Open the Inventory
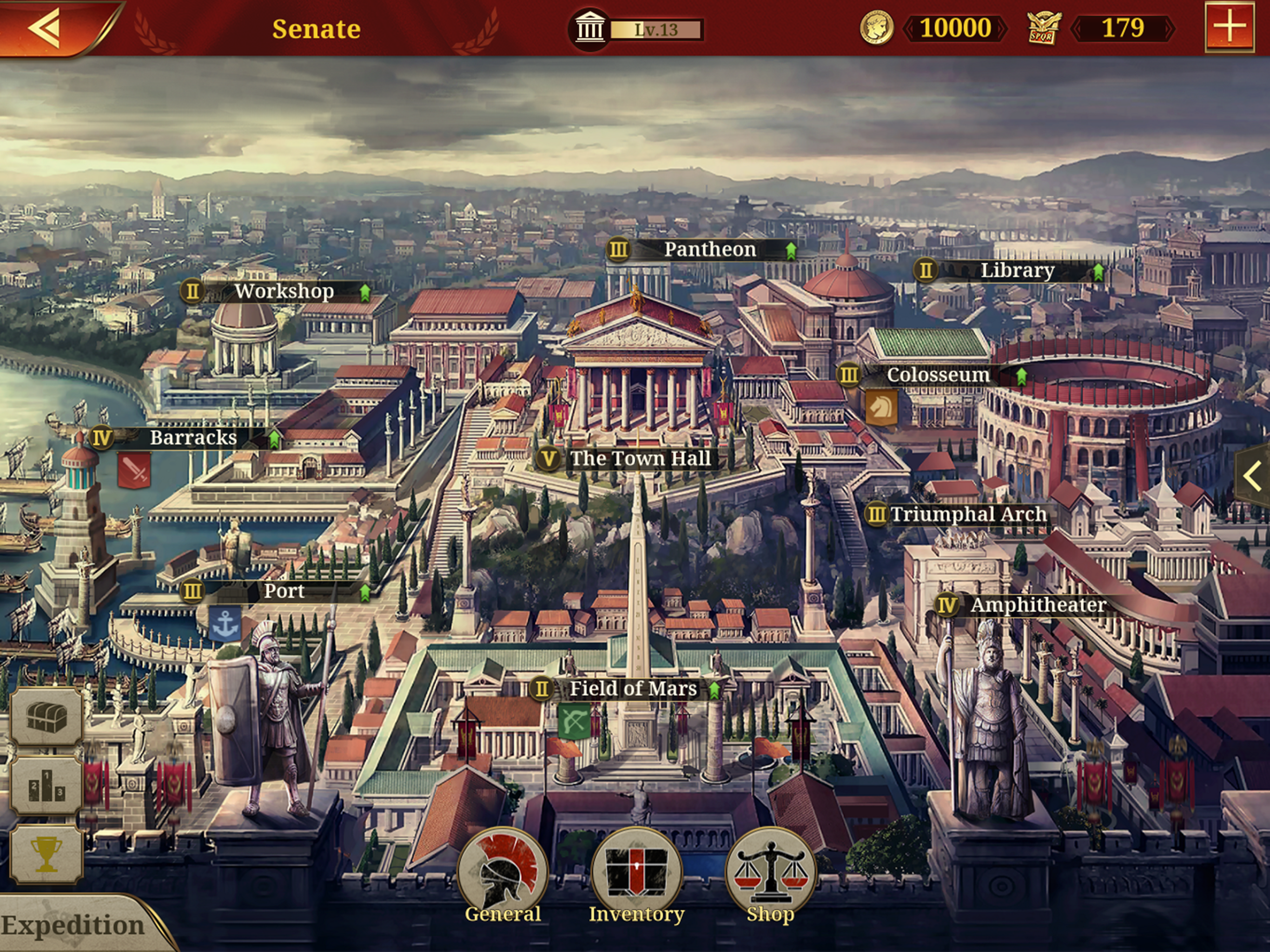 click(636, 876)
